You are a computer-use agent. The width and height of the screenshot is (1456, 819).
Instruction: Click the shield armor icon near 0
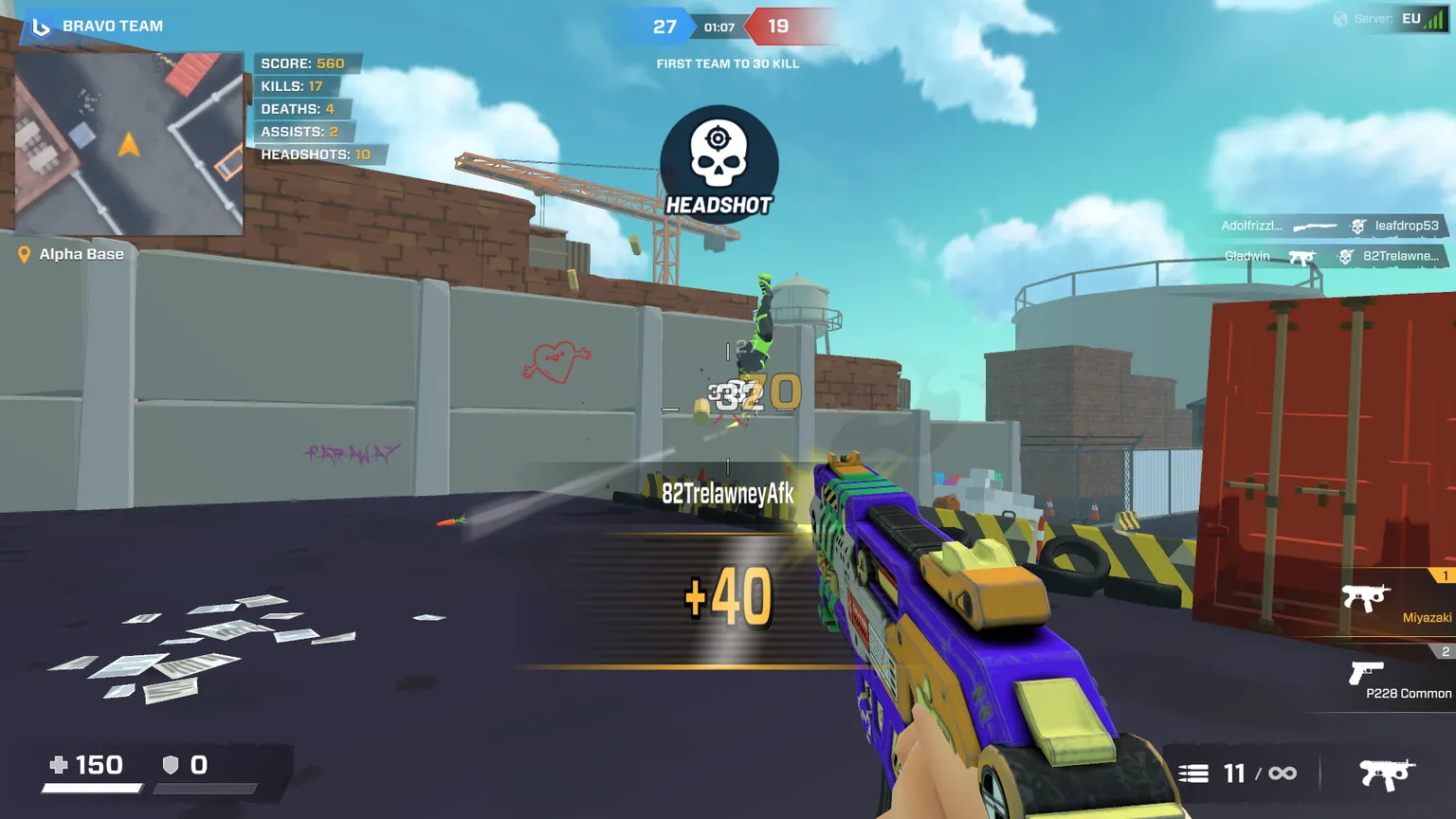coord(171,764)
